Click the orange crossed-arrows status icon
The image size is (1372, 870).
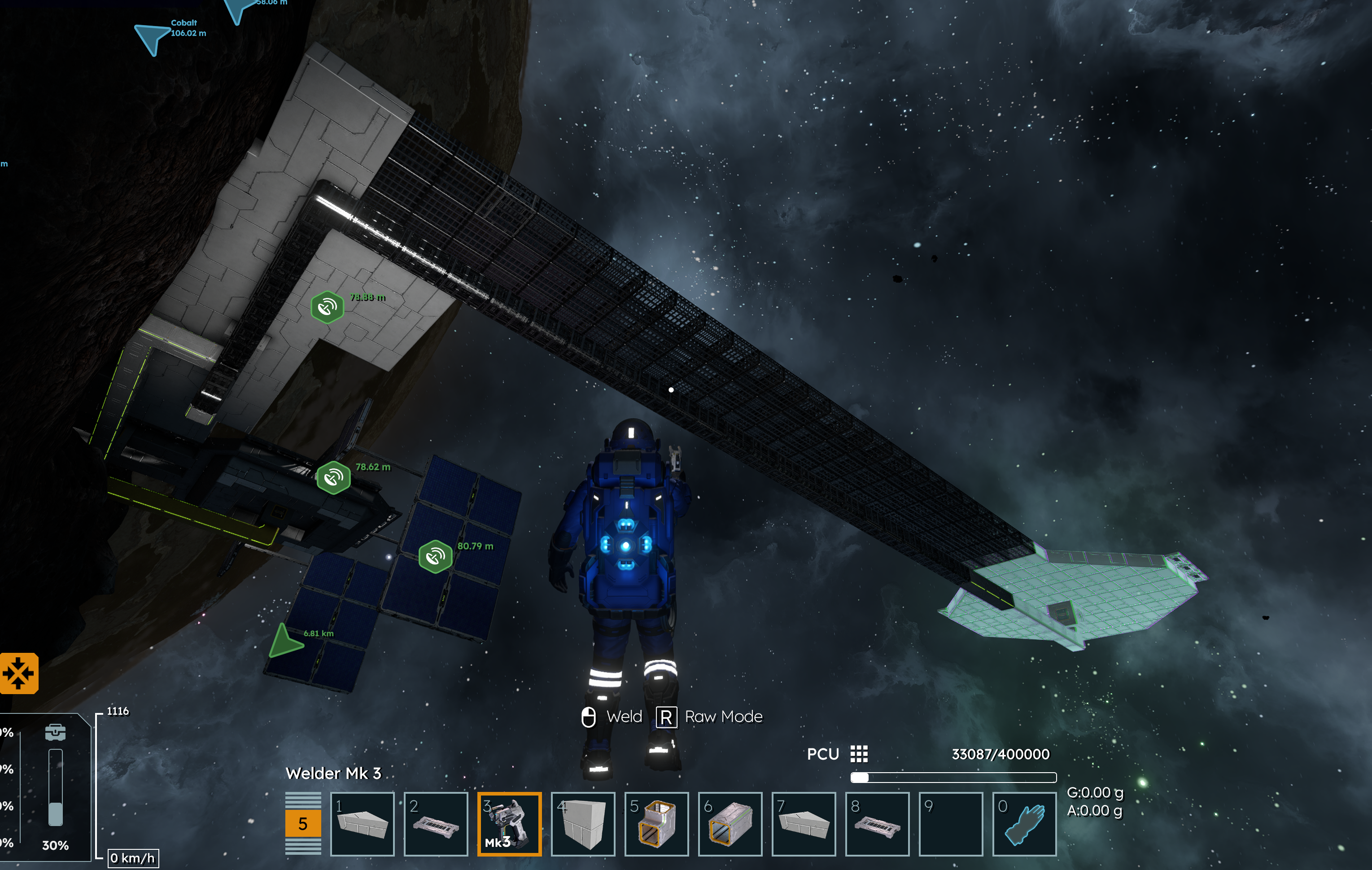pos(19,673)
